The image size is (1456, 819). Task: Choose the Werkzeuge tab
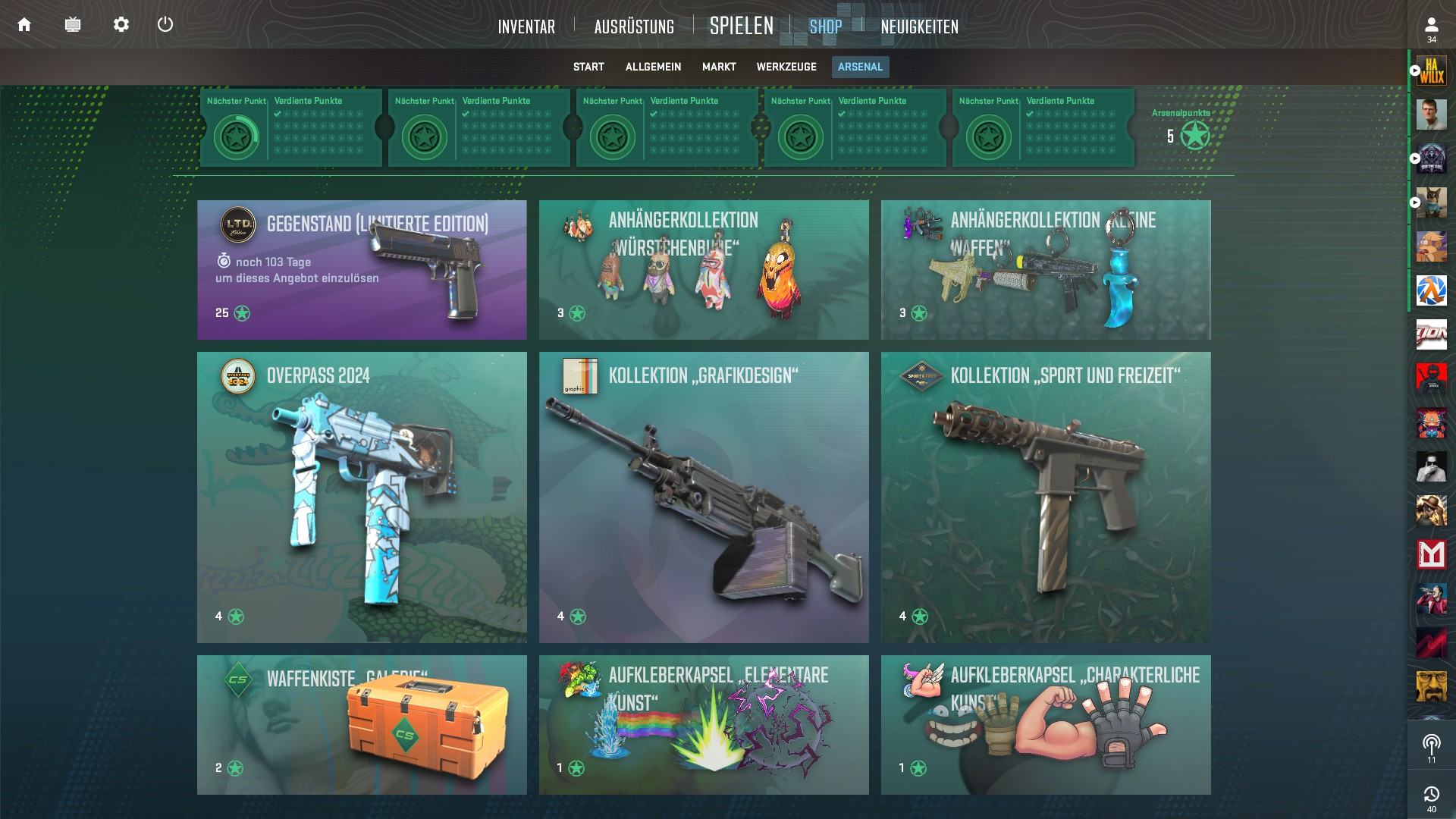pos(786,67)
